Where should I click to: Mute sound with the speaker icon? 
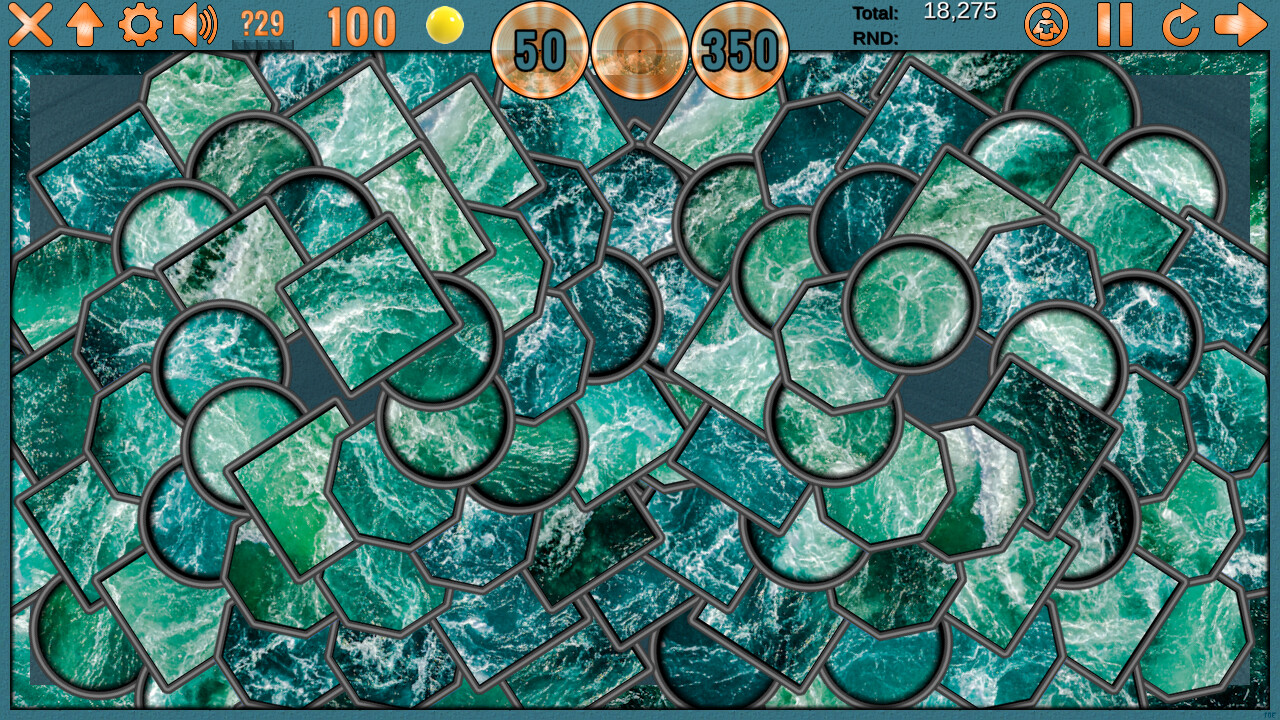196,25
